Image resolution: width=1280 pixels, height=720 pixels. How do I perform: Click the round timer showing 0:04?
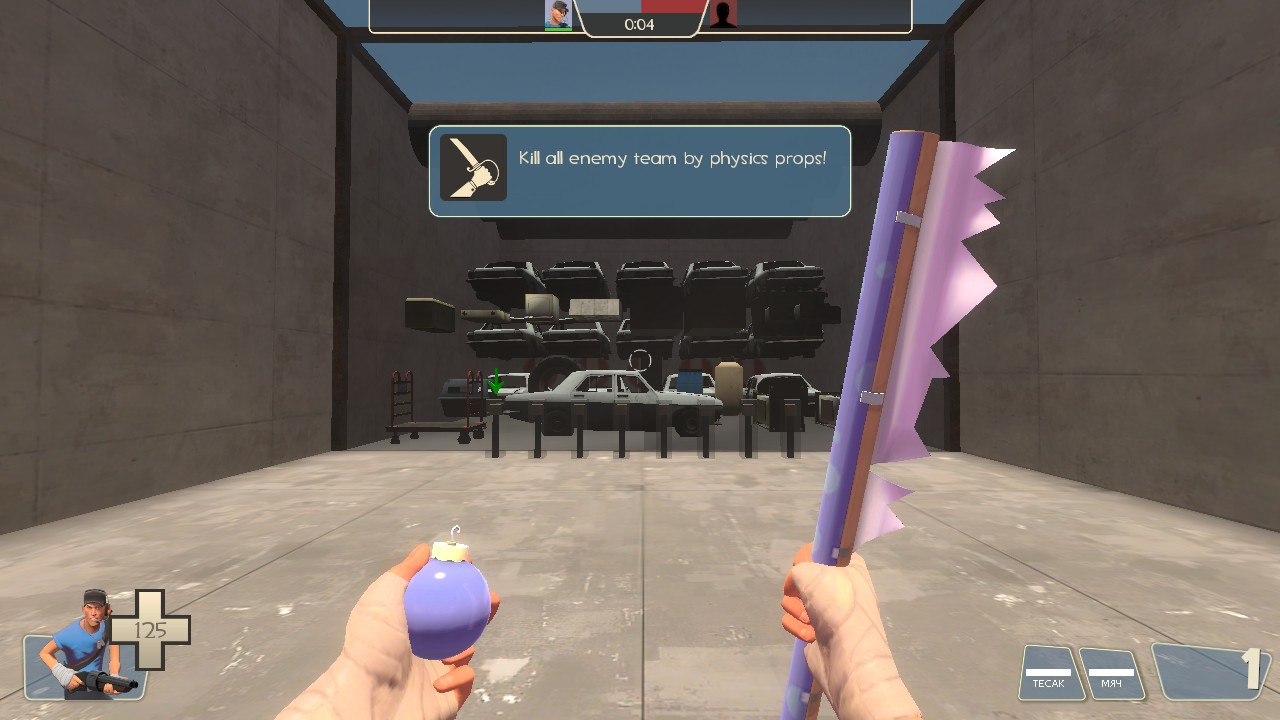tap(638, 25)
